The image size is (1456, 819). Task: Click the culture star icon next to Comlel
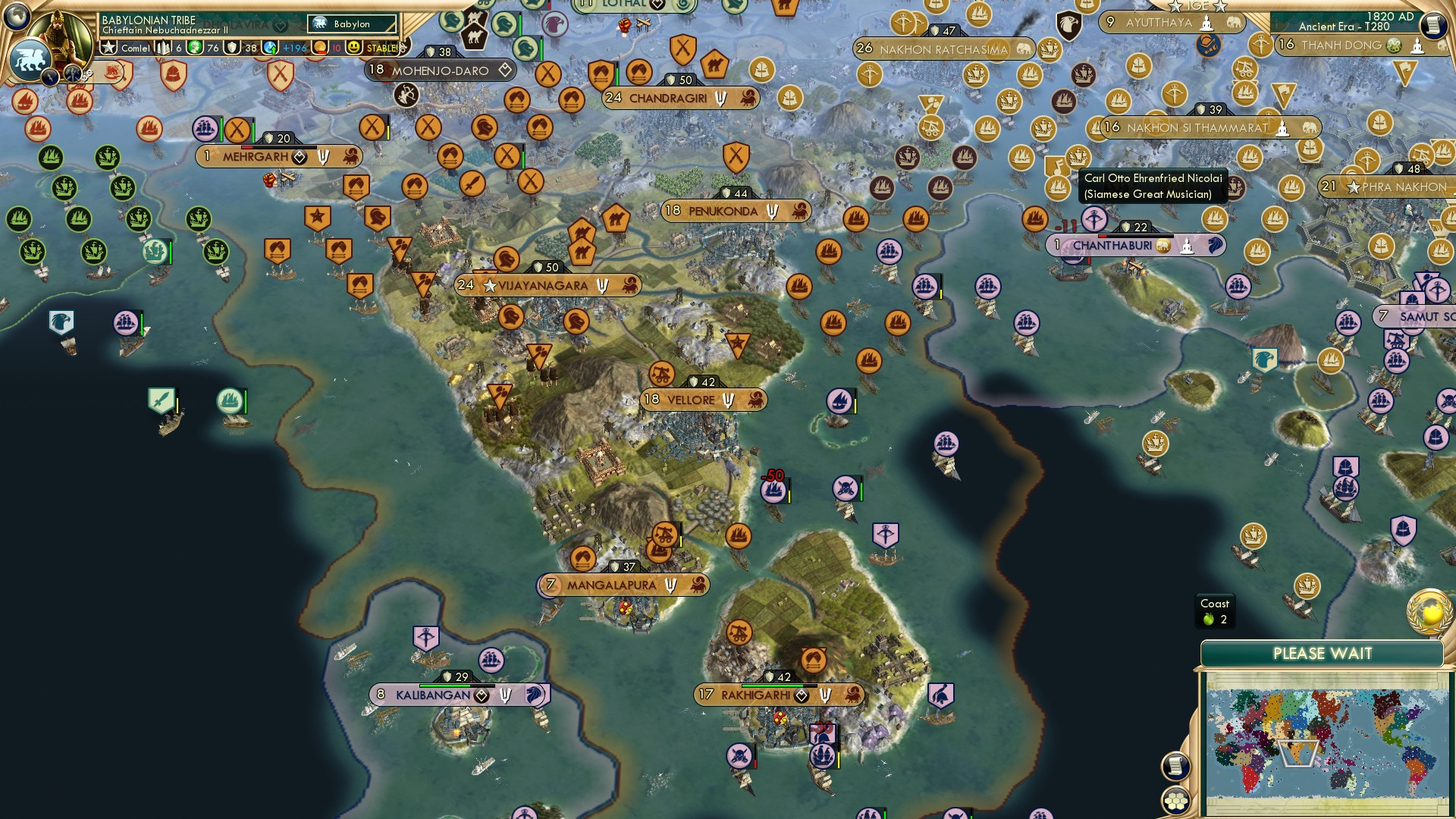coord(108,47)
